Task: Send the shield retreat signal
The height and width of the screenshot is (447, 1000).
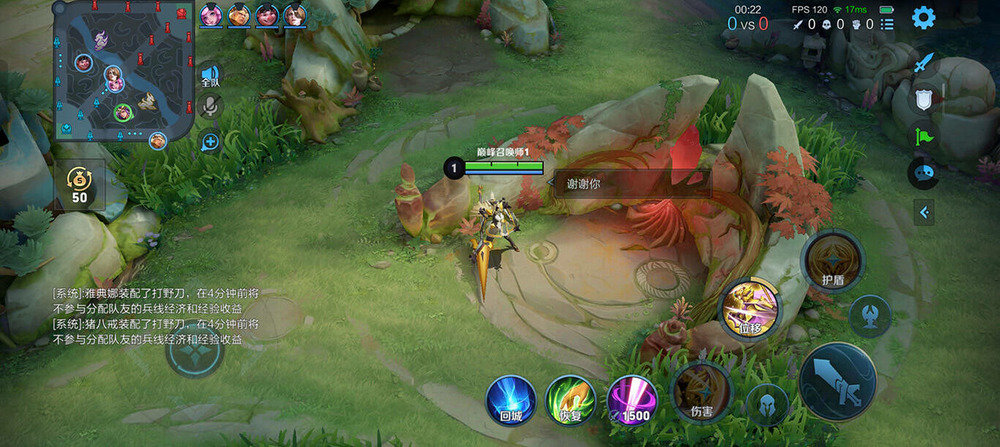Action: [924, 99]
